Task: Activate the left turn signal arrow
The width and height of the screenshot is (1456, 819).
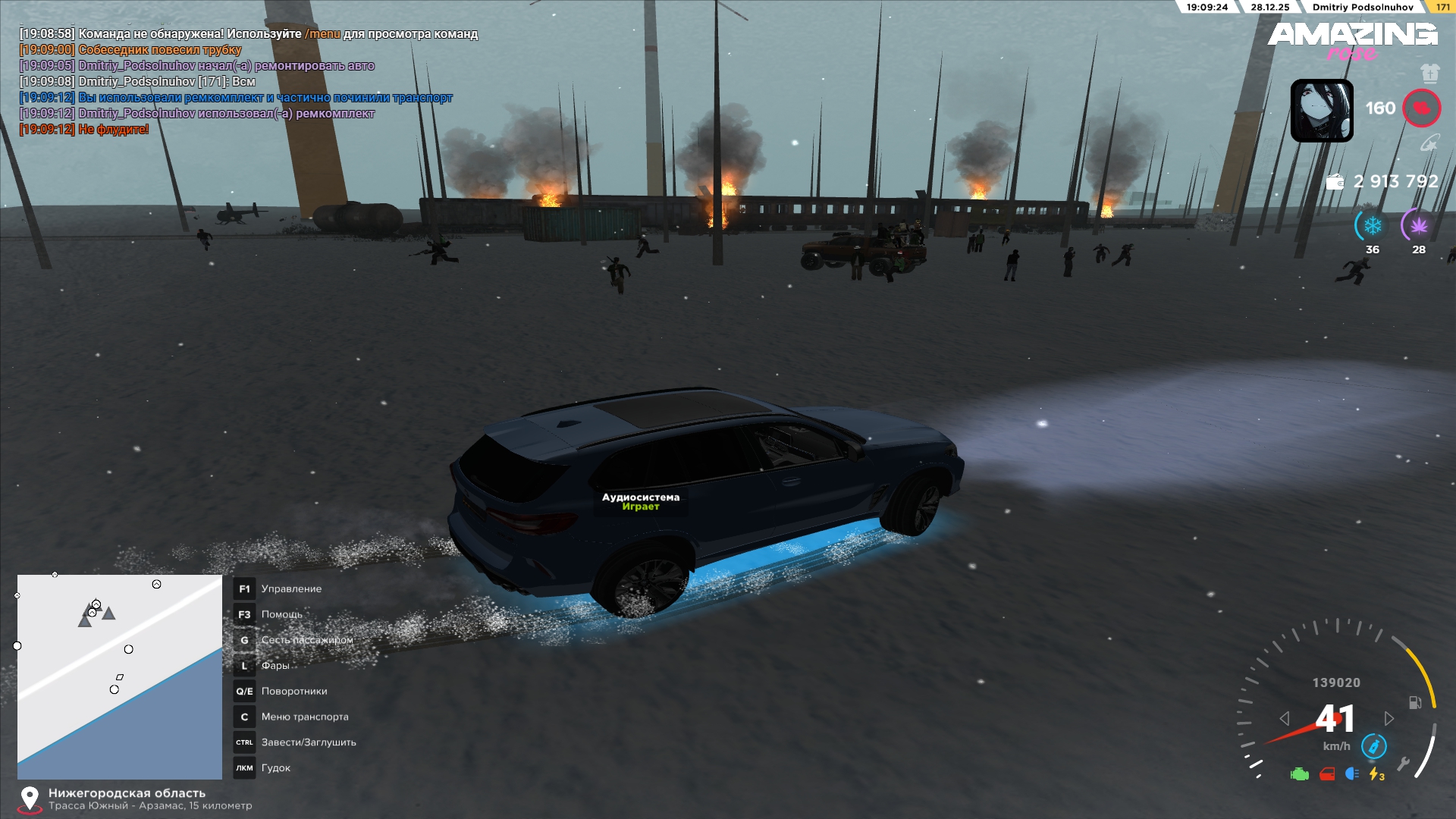Action: [x=1285, y=718]
